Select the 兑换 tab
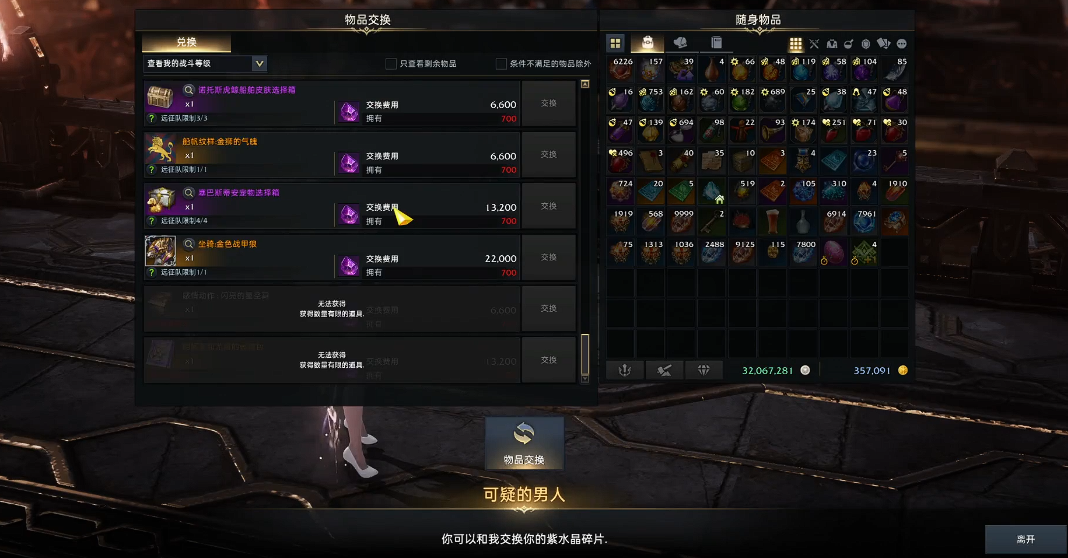 186,43
